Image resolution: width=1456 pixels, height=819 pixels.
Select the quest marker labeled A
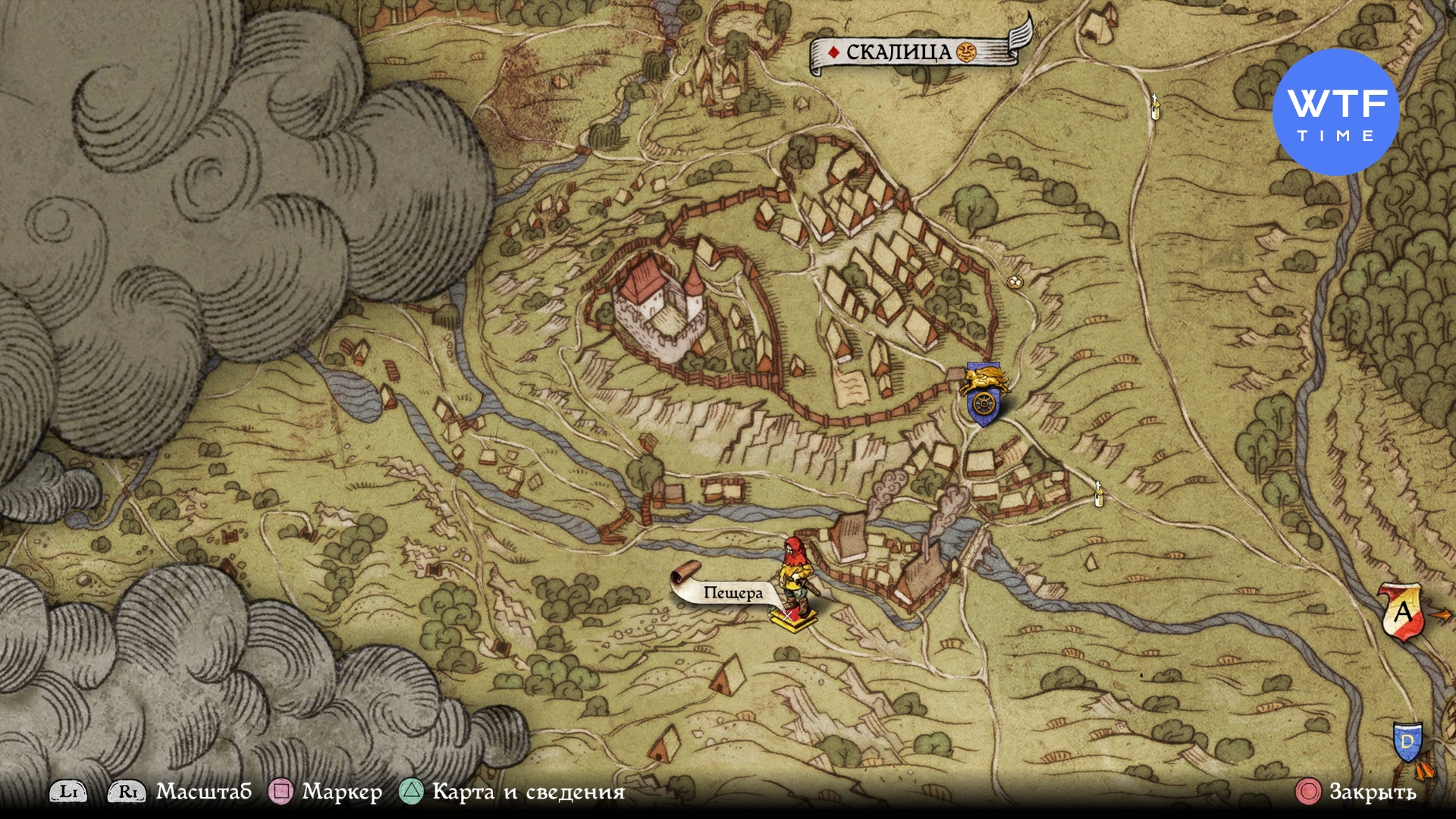1402,611
